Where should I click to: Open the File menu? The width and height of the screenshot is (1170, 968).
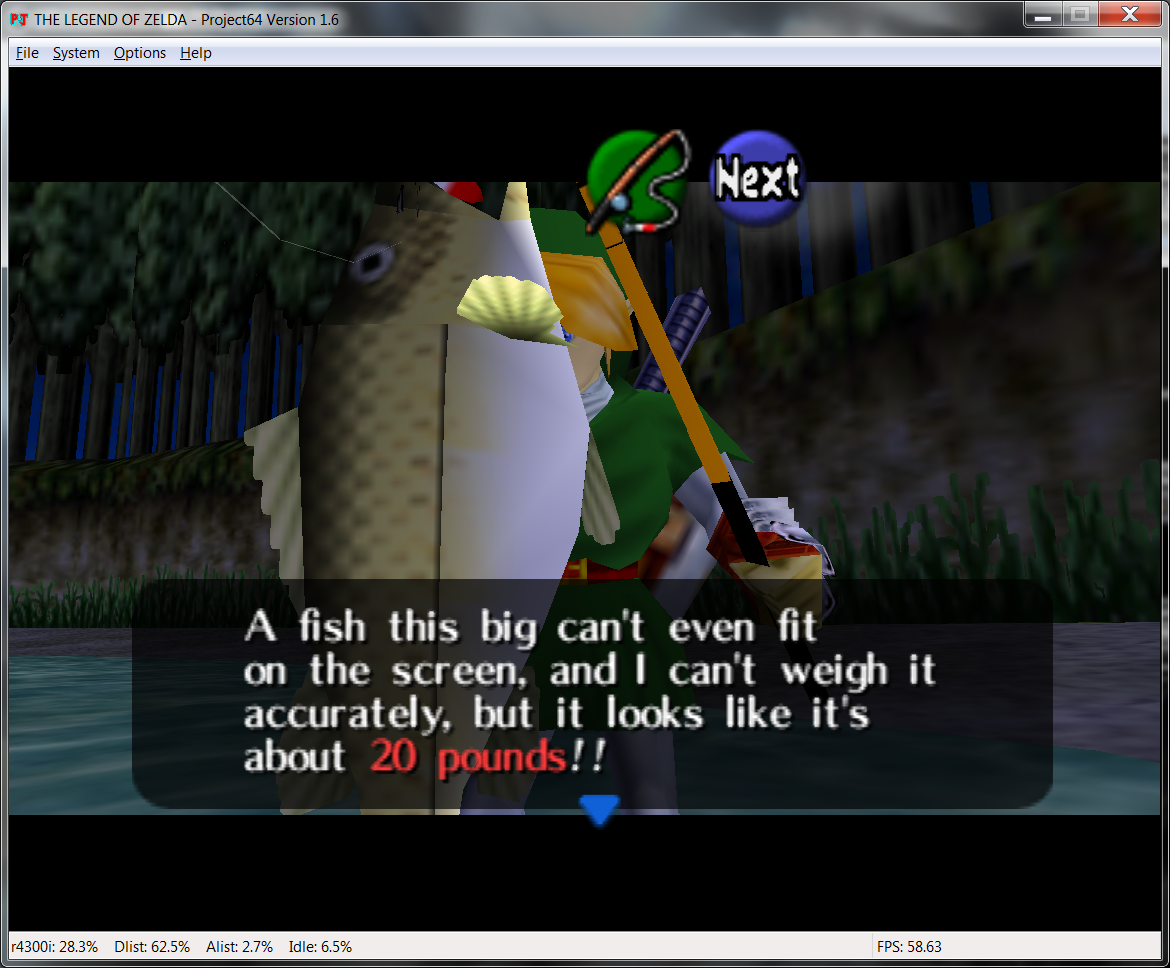[x=27, y=53]
